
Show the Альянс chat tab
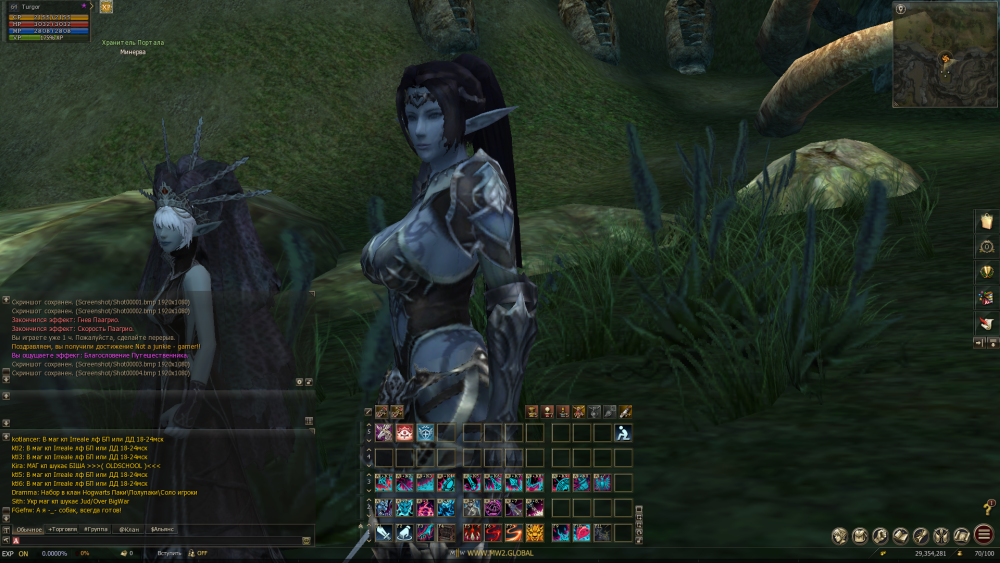[162, 529]
